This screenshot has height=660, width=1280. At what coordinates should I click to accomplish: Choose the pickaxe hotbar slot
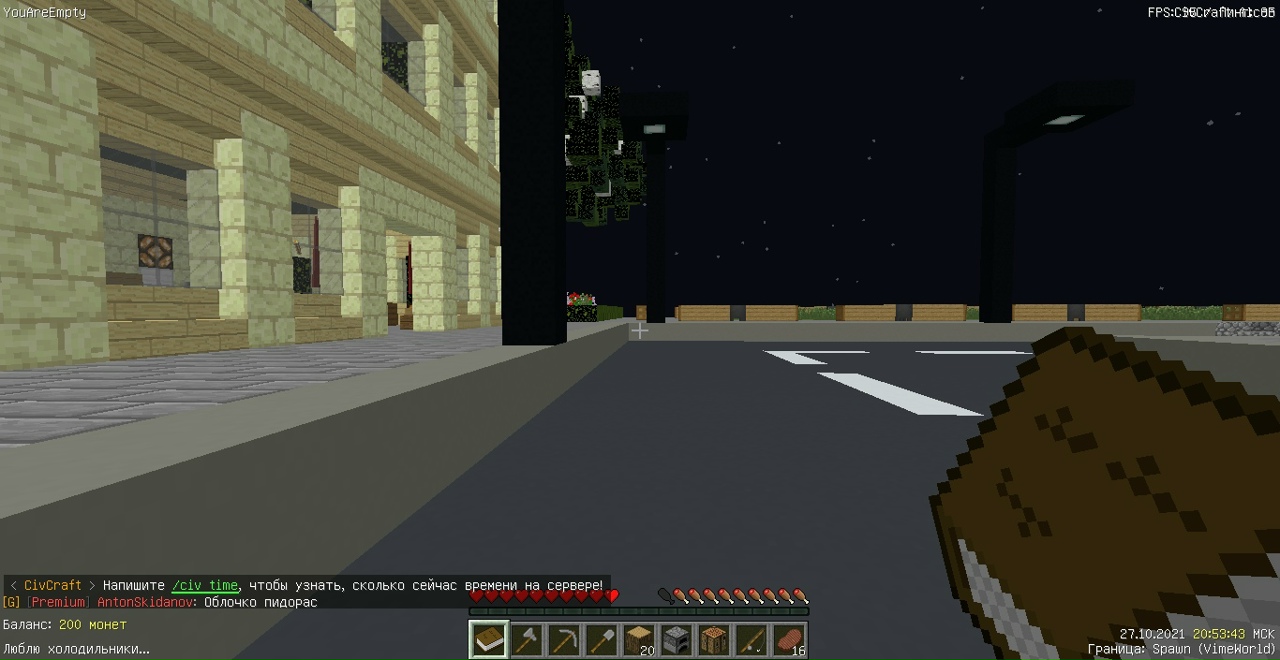(x=564, y=640)
